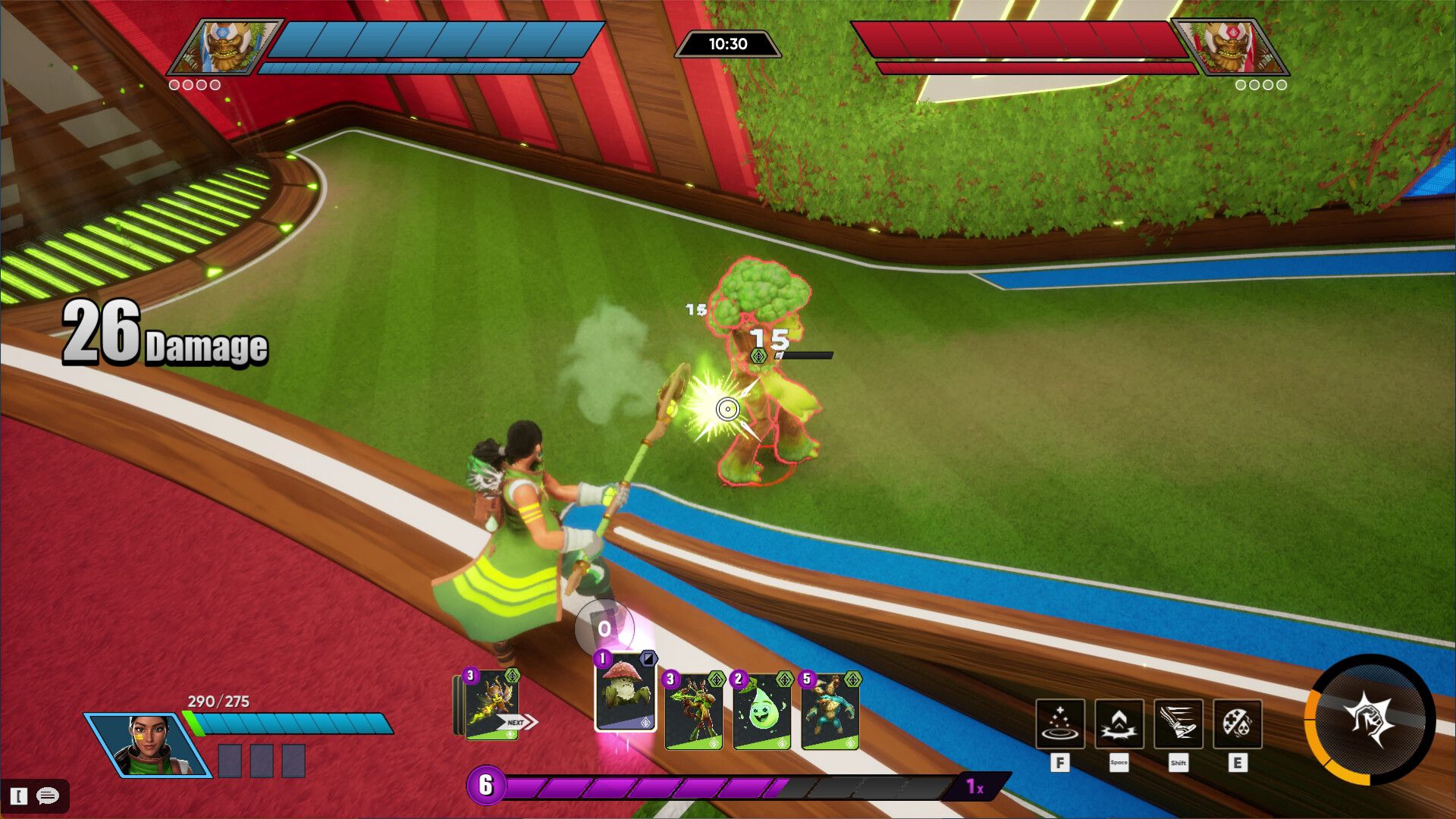Activate the sparkling circle ability
The width and height of the screenshot is (1456, 819).
click(x=1059, y=723)
